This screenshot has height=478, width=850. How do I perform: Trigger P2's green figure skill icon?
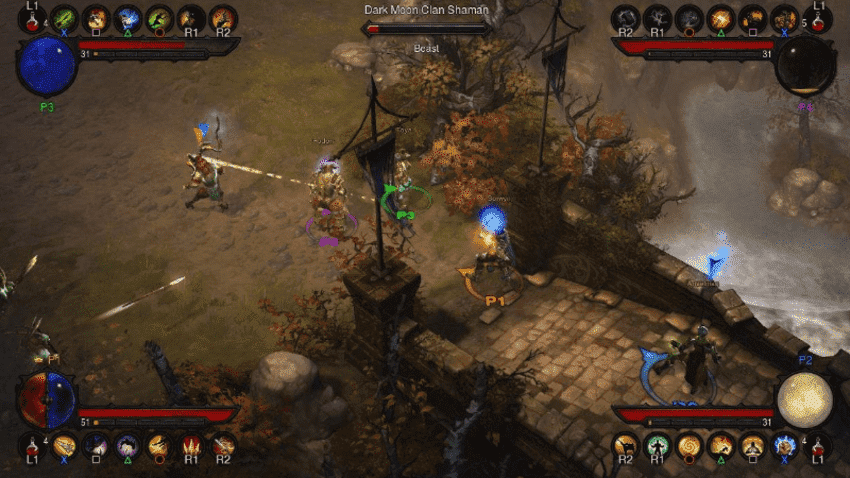[656, 444]
